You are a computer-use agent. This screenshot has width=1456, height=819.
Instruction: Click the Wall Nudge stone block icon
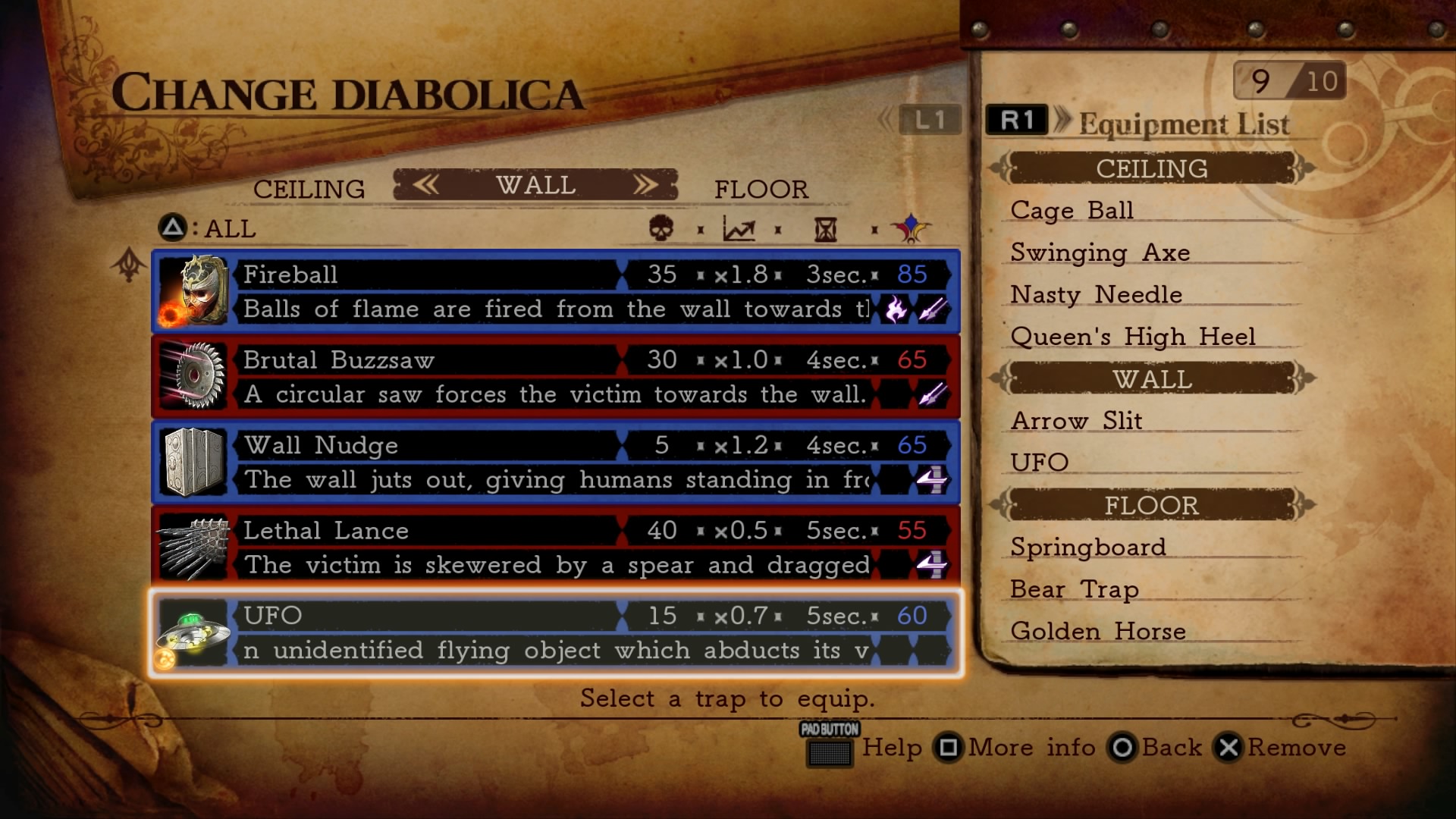(192, 463)
